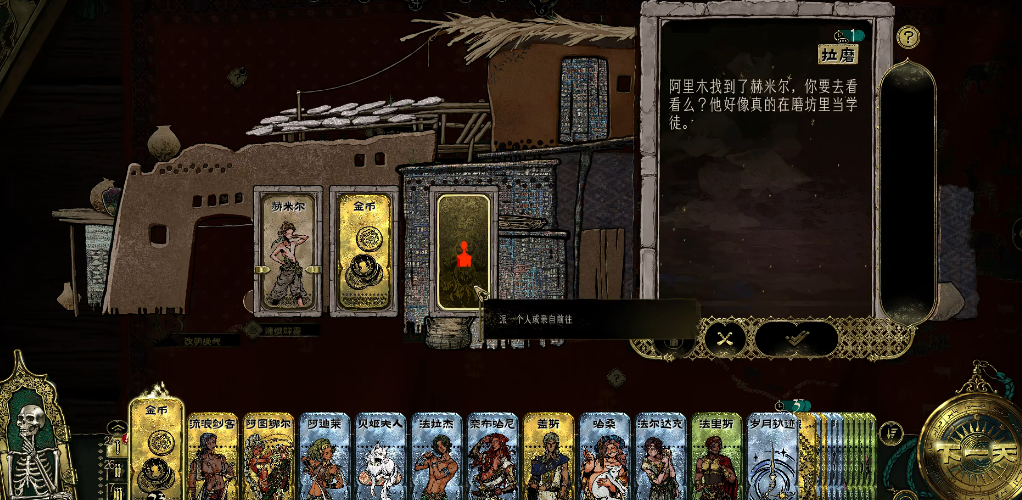Select the 贝姬夫人 white cat card
1022x500 pixels.
(380, 457)
